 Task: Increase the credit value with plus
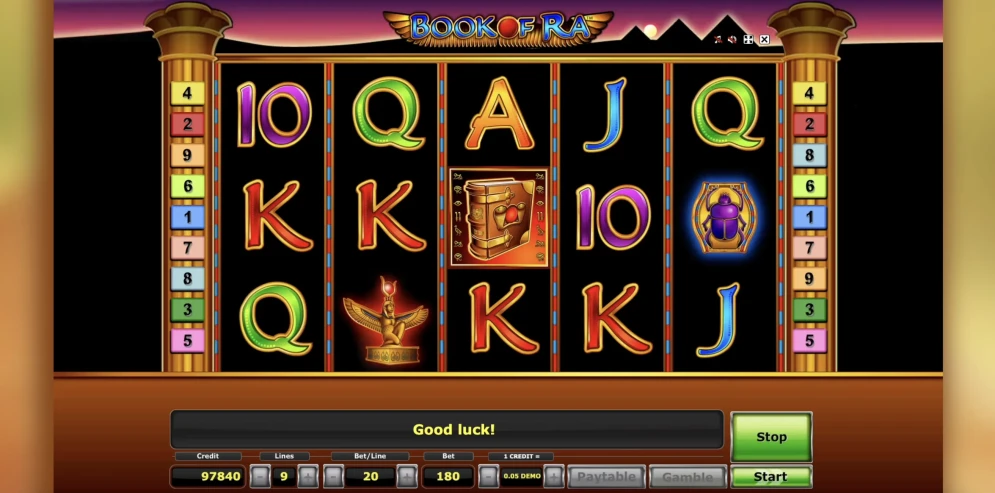tap(554, 477)
